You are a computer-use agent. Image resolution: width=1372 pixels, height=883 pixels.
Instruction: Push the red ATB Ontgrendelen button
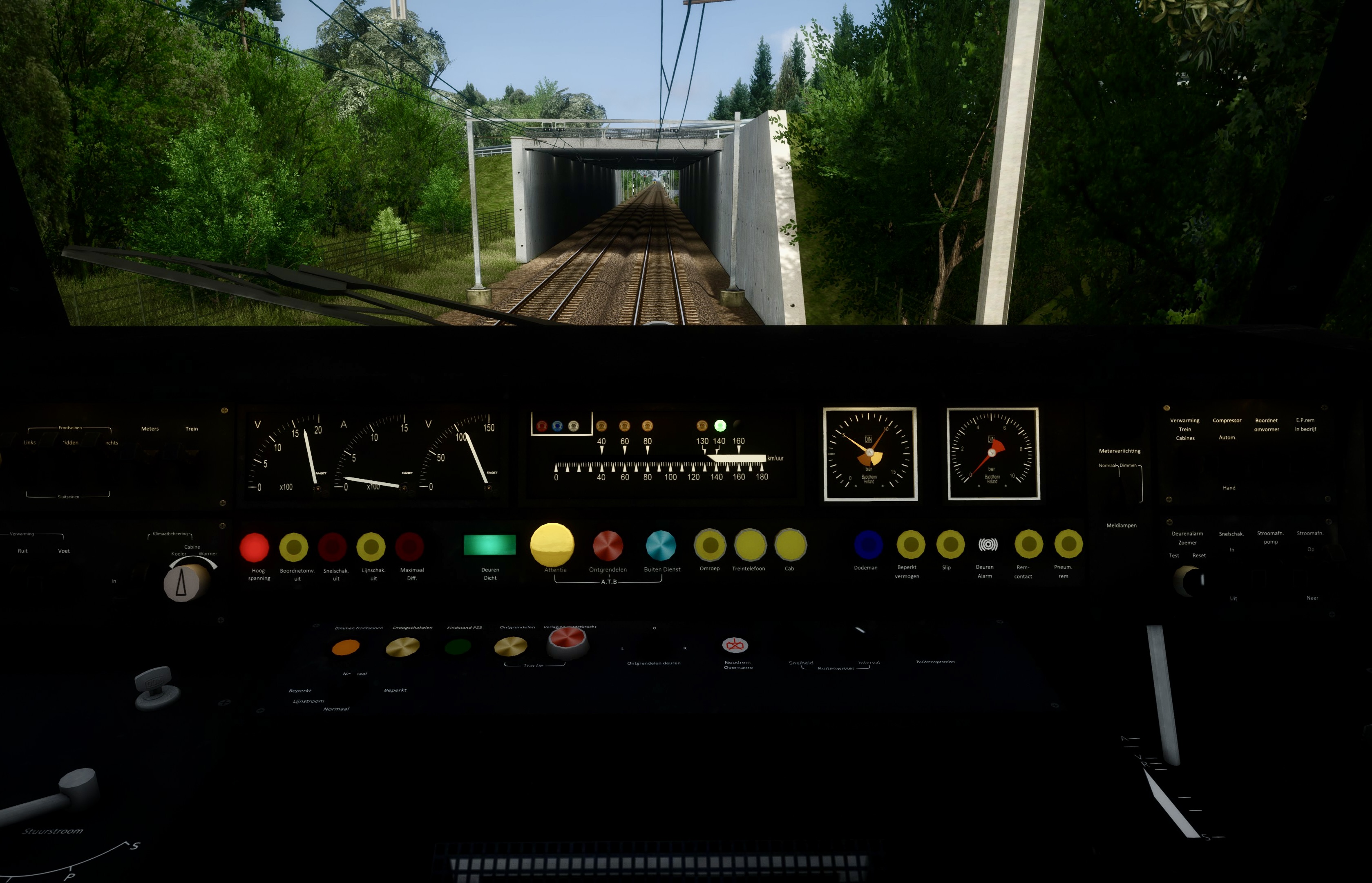(x=608, y=545)
